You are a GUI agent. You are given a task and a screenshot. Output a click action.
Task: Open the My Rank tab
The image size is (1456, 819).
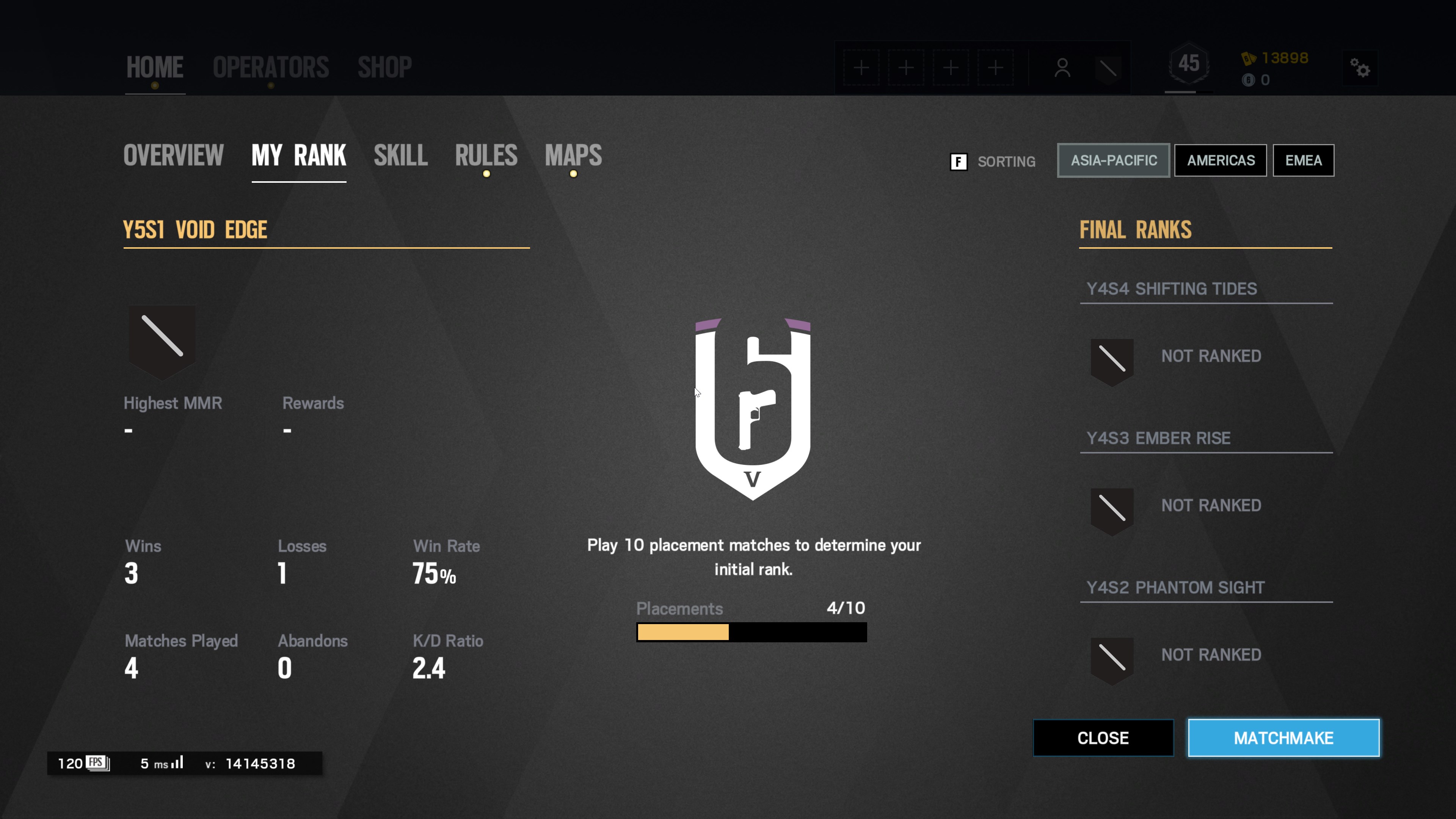click(298, 155)
